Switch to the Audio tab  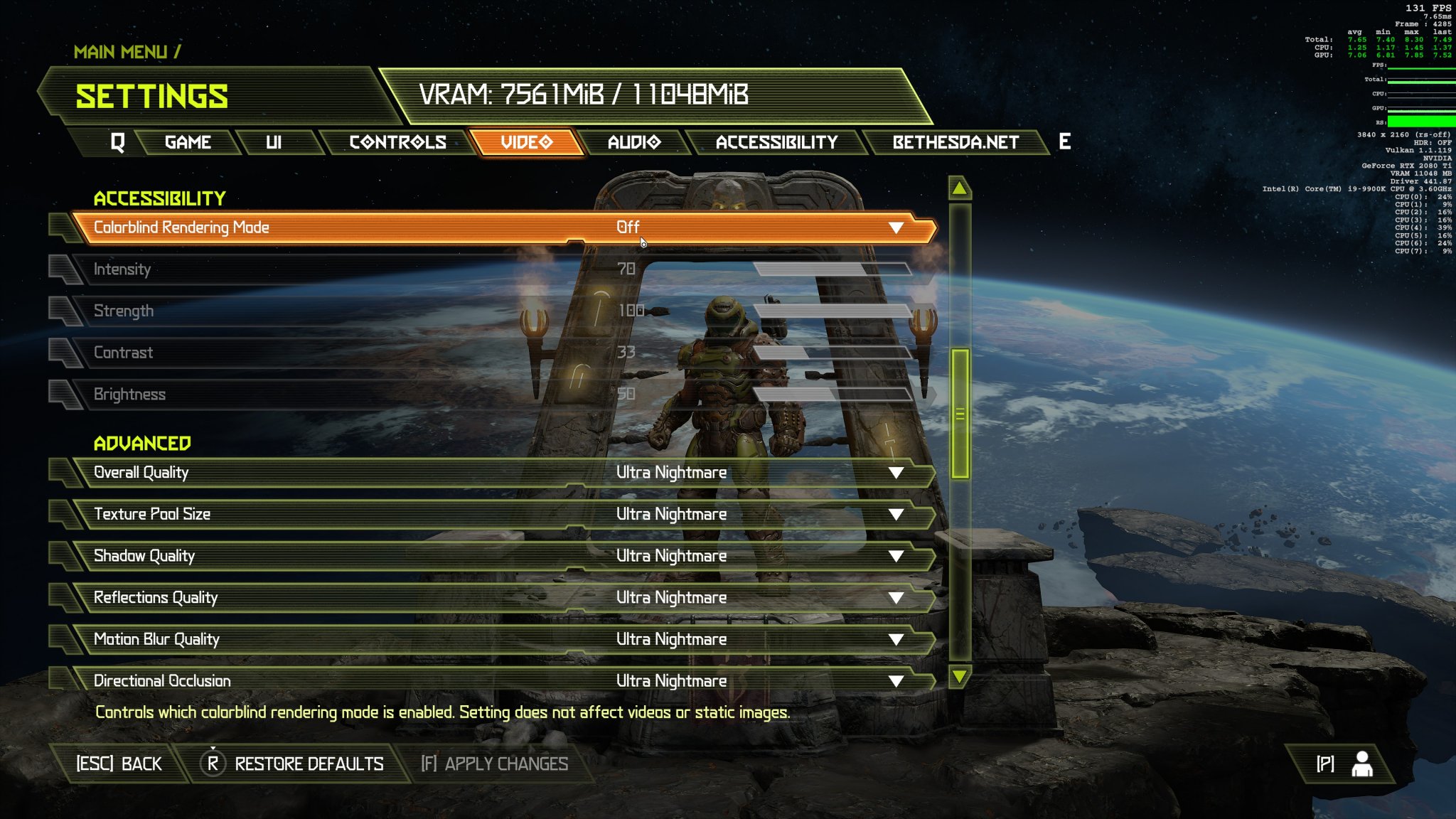[x=633, y=141]
